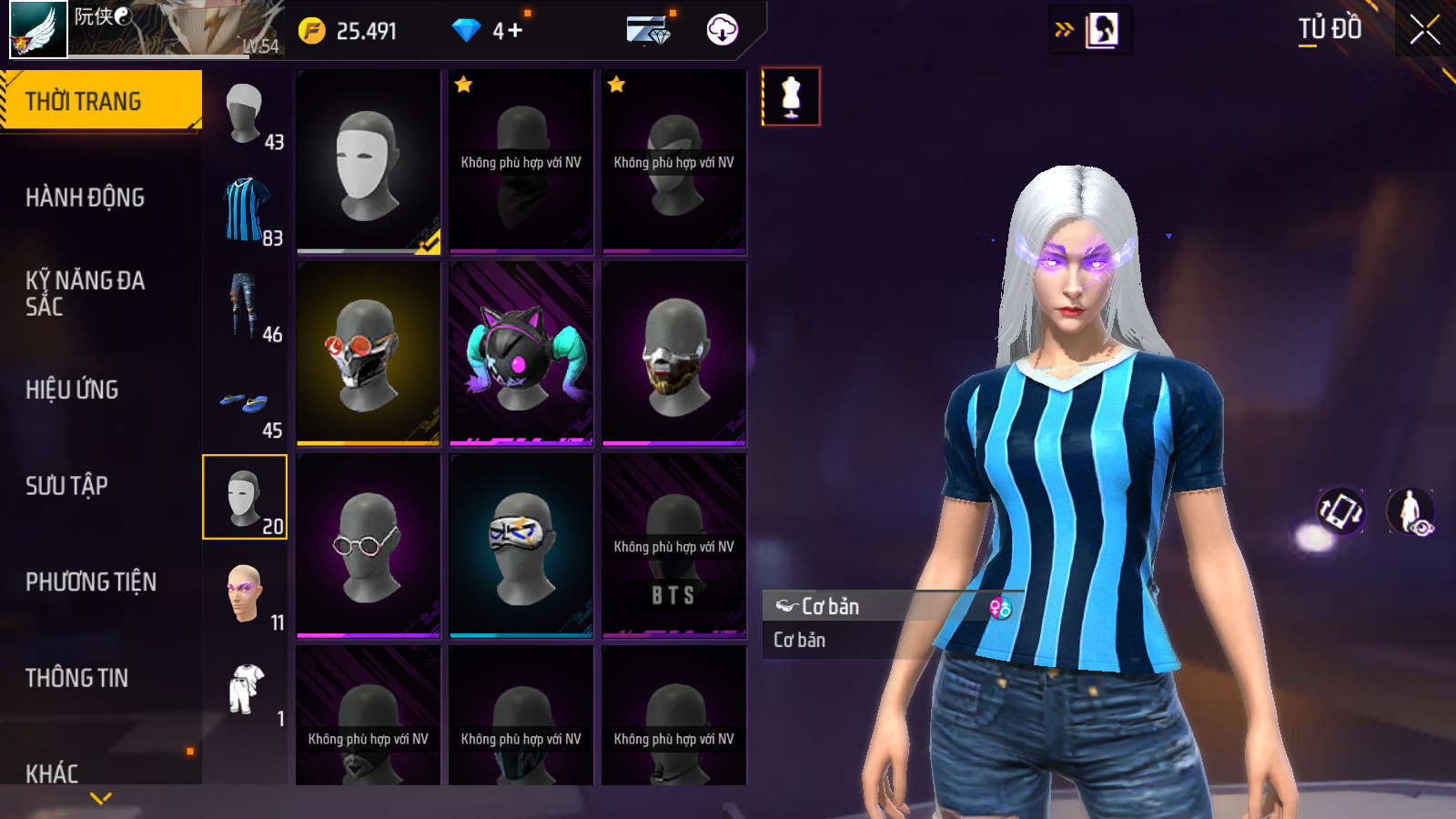
Task: Choose the round glasses item
Action: pos(369,546)
